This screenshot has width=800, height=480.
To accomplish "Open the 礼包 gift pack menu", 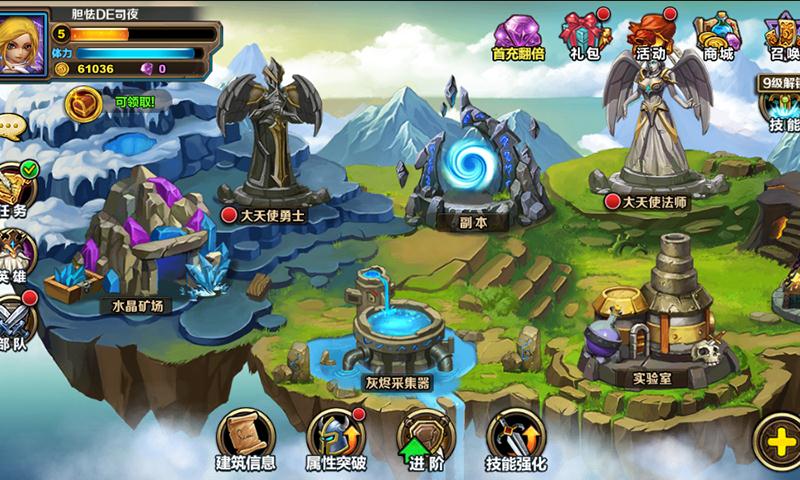I will pyautogui.click(x=585, y=35).
